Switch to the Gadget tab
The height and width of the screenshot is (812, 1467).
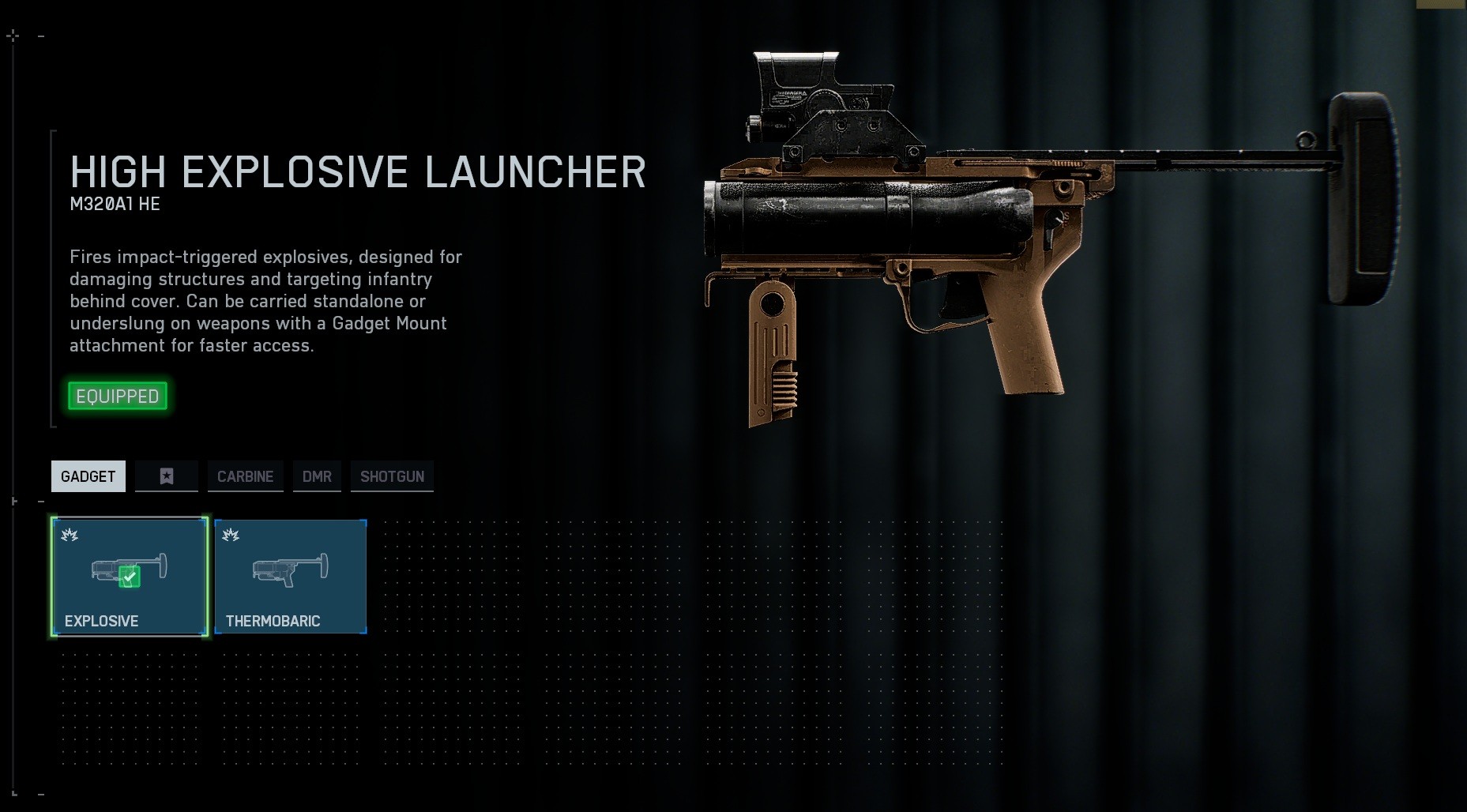coord(88,476)
